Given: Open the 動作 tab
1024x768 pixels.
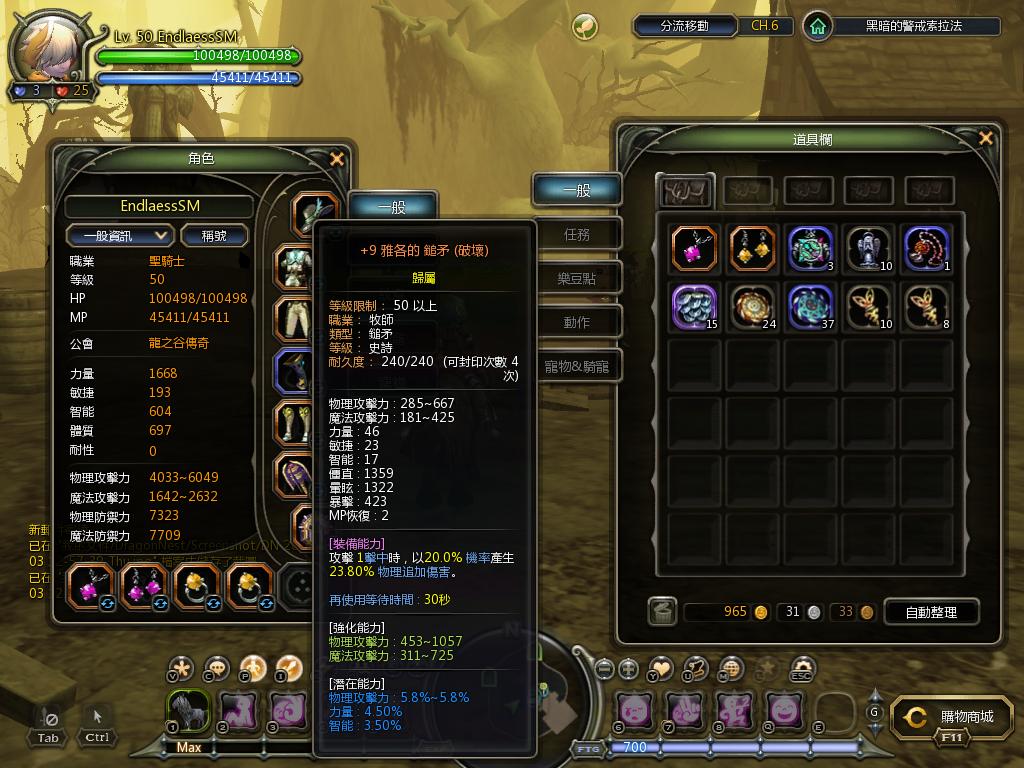Looking at the screenshot, I should pos(577,323).
